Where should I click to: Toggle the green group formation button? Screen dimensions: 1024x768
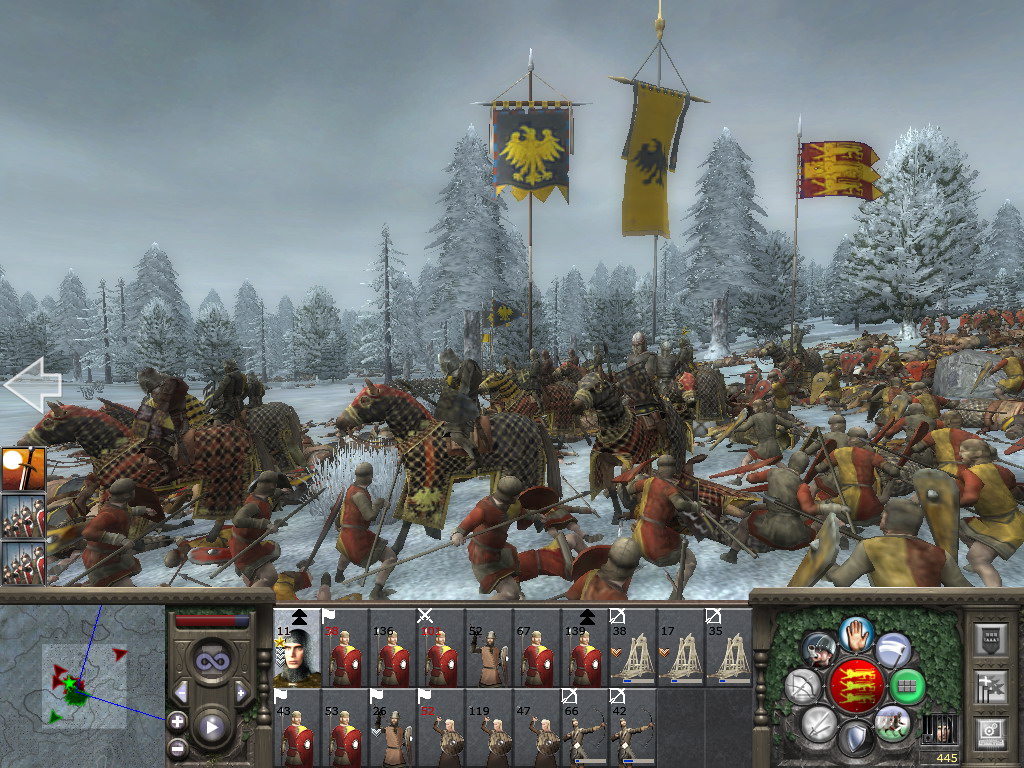tap(908, 687)
